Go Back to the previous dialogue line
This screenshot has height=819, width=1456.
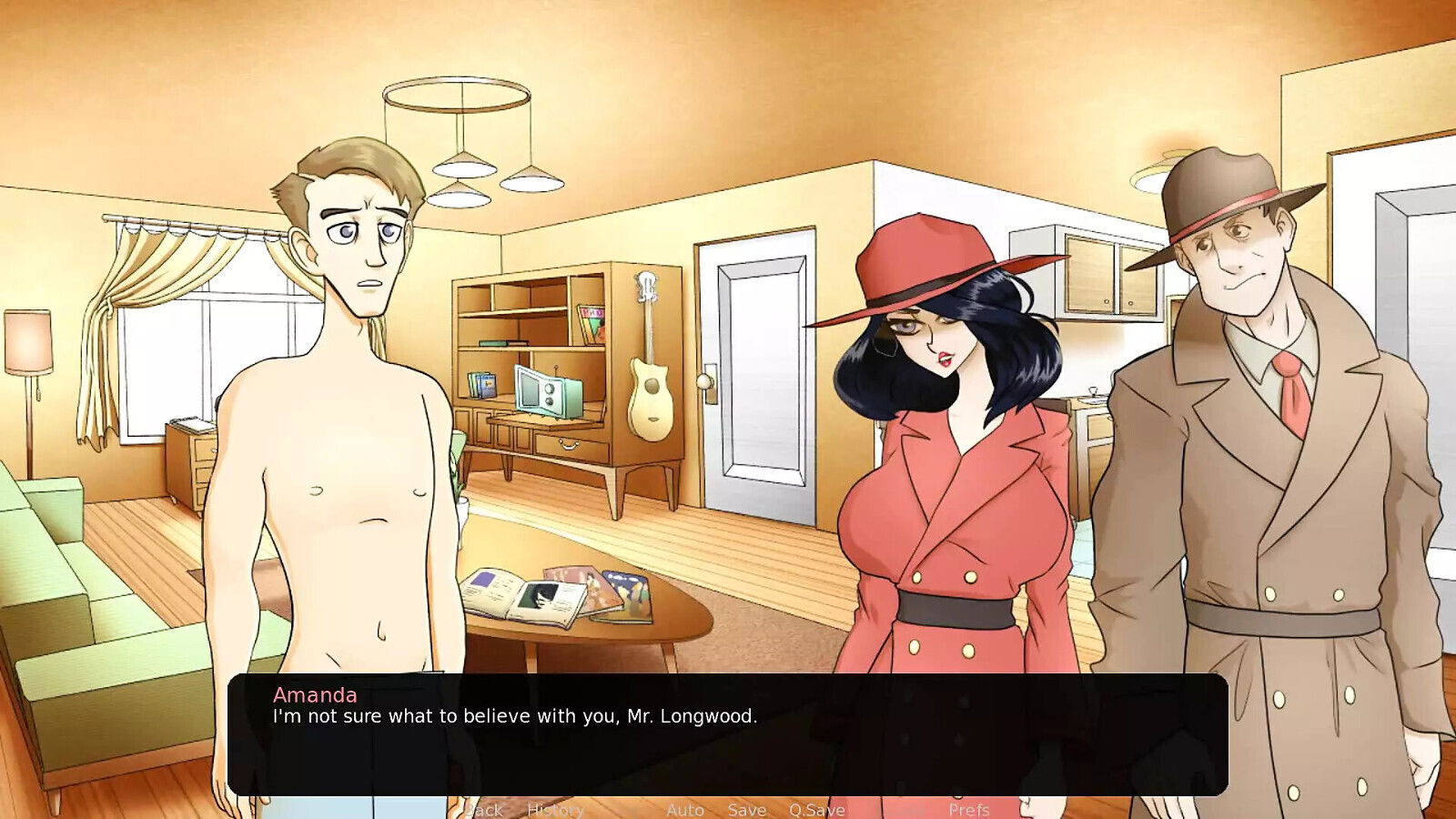tap(483, 809)
